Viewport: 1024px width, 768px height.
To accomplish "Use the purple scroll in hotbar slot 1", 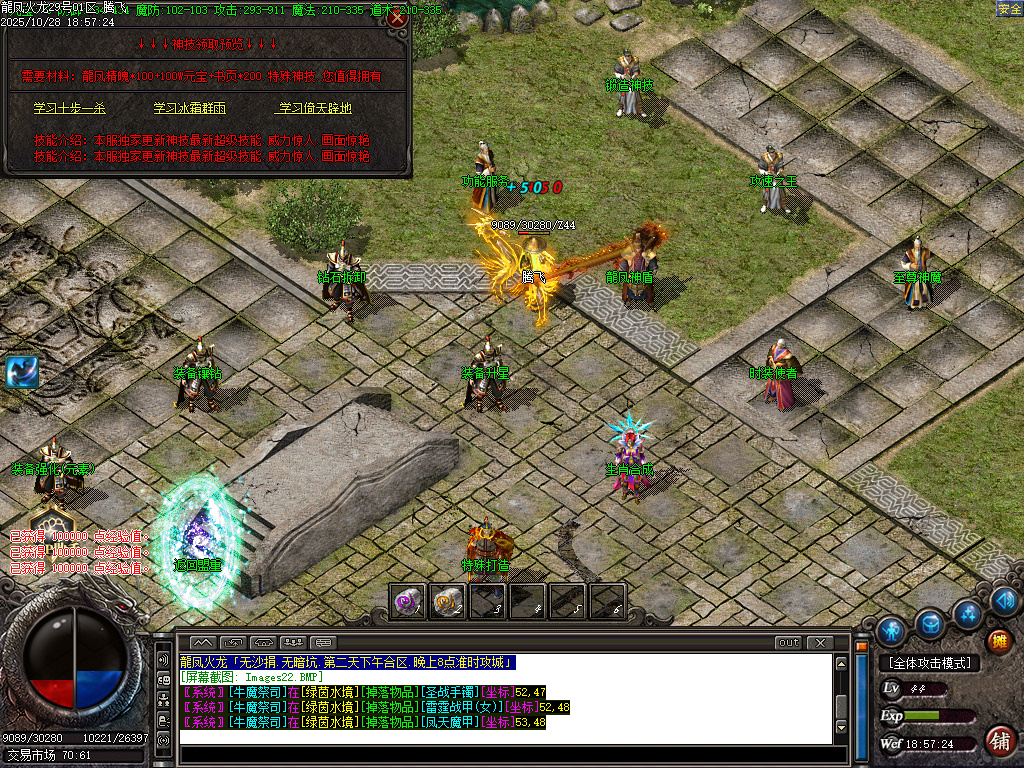I will point(407,601).
